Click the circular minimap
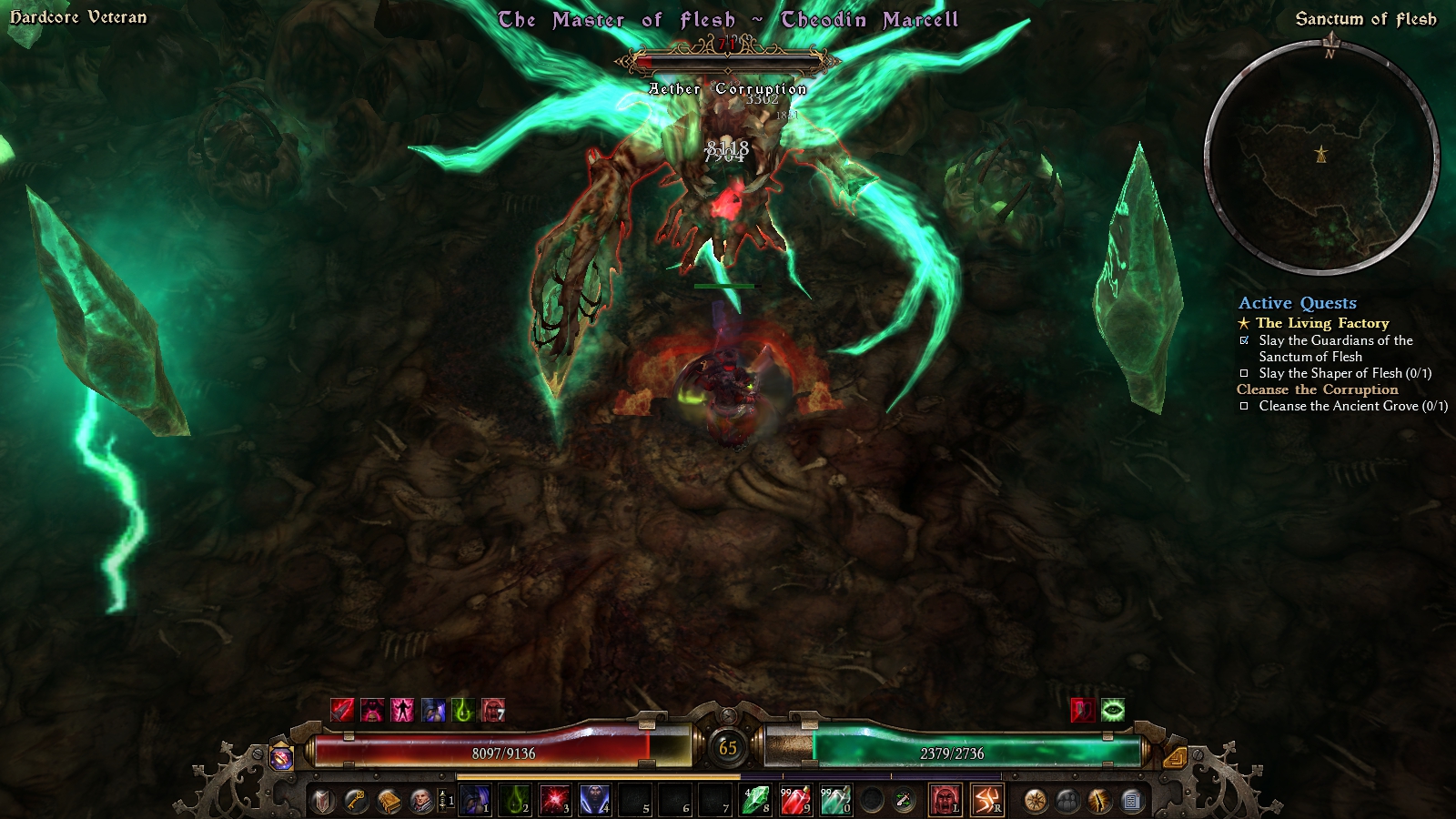Image resolution: width=1456 pixels, height=819 pixels. [1321, 157]
